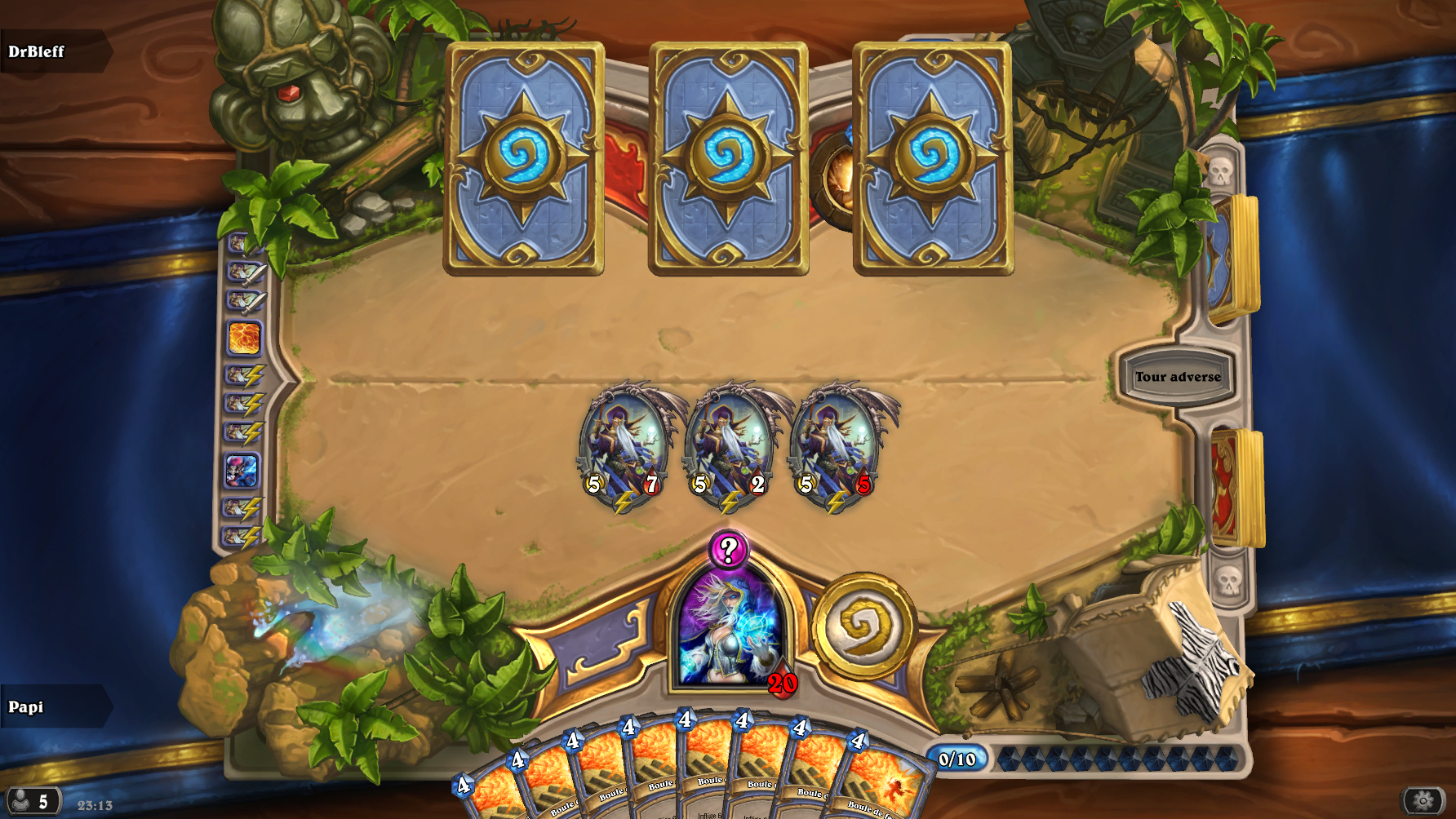Choose the minion with 5 health

click(836, 445)
